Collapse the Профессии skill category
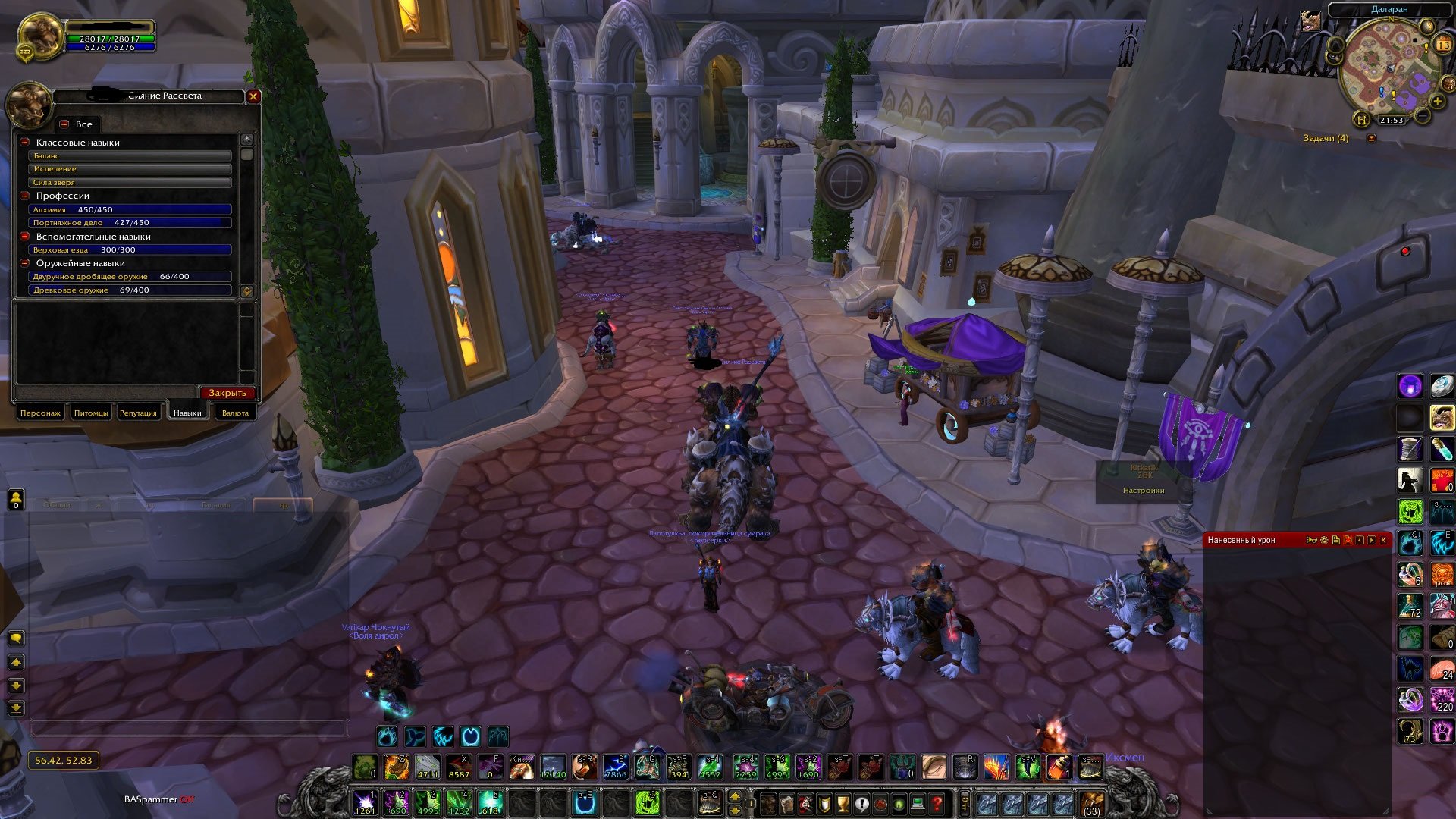The image size is (1456, 819). pos(25,196)
